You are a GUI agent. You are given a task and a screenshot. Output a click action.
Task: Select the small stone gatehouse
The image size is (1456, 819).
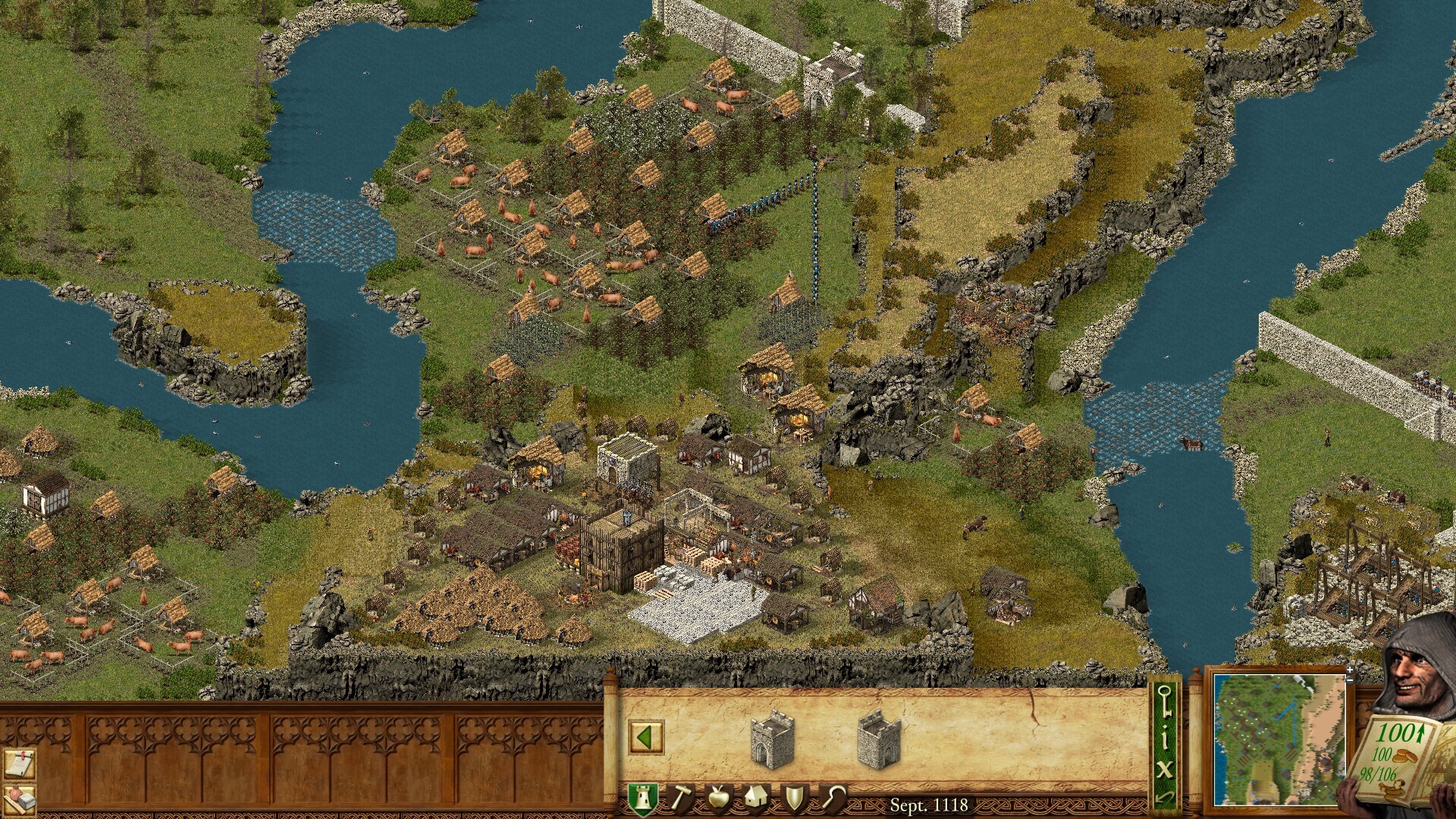(772, 739)
